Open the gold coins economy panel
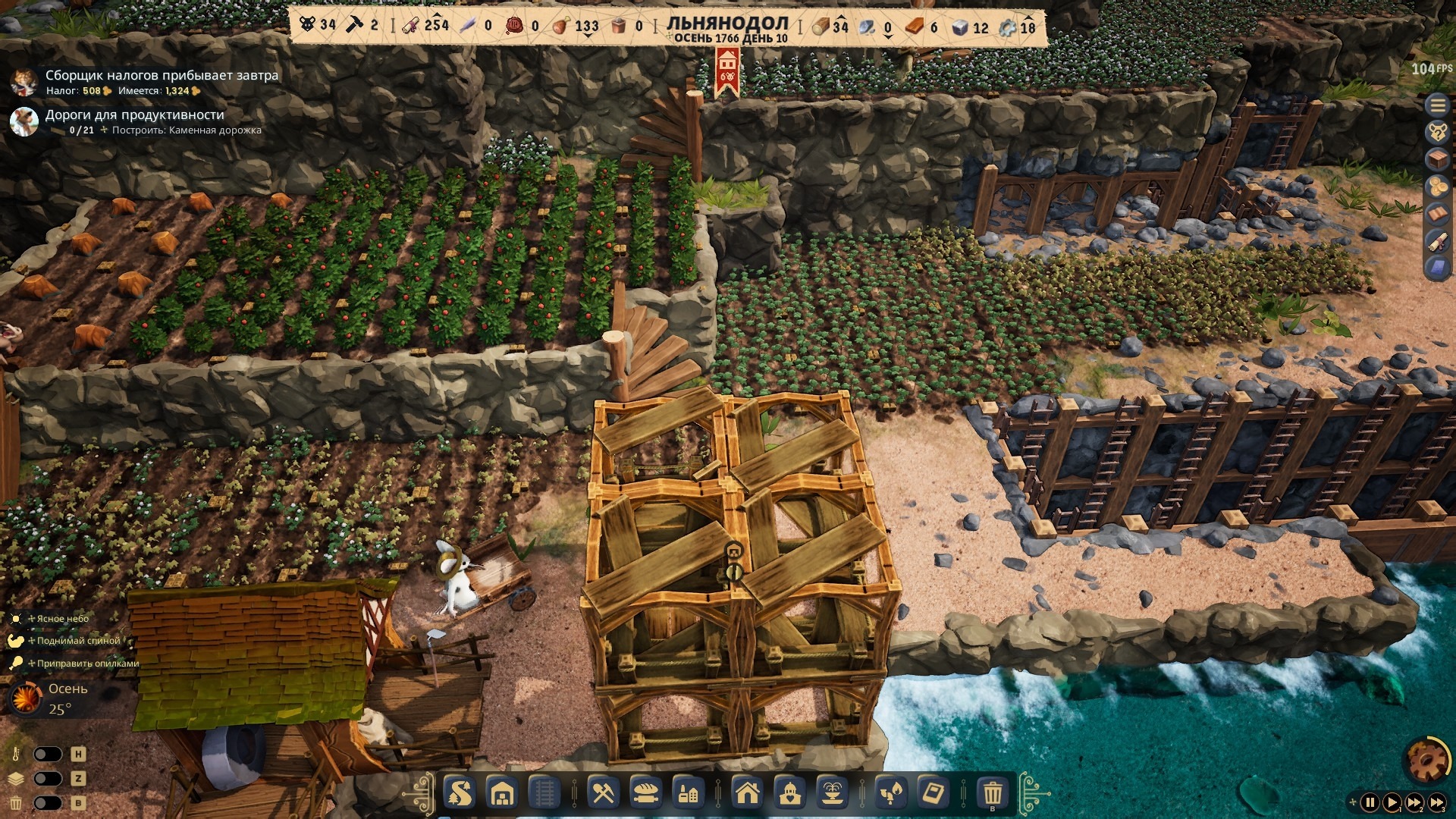1456x819 pixels. [1438, 187]
